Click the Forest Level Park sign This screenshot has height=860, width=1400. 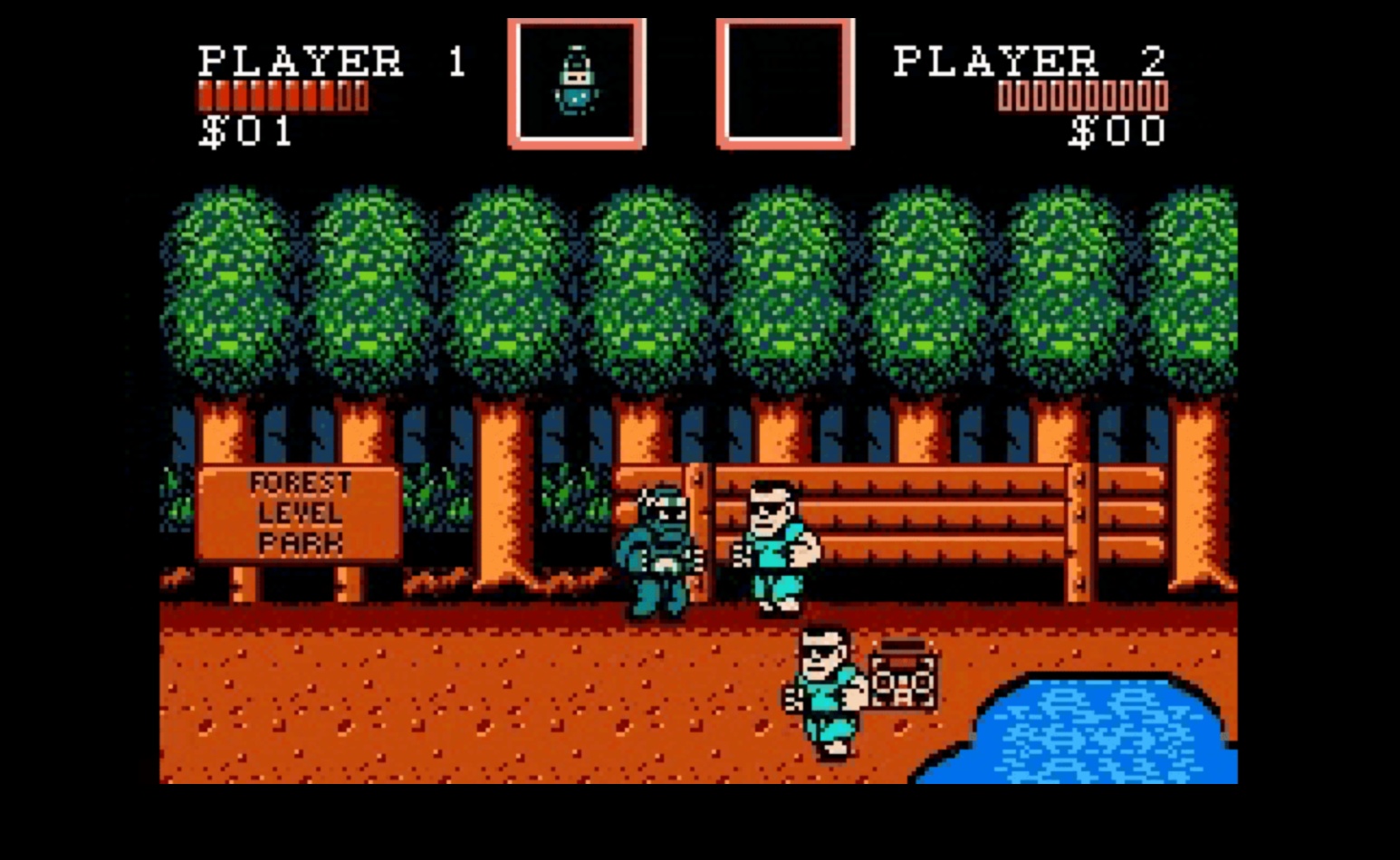point(301,514)
